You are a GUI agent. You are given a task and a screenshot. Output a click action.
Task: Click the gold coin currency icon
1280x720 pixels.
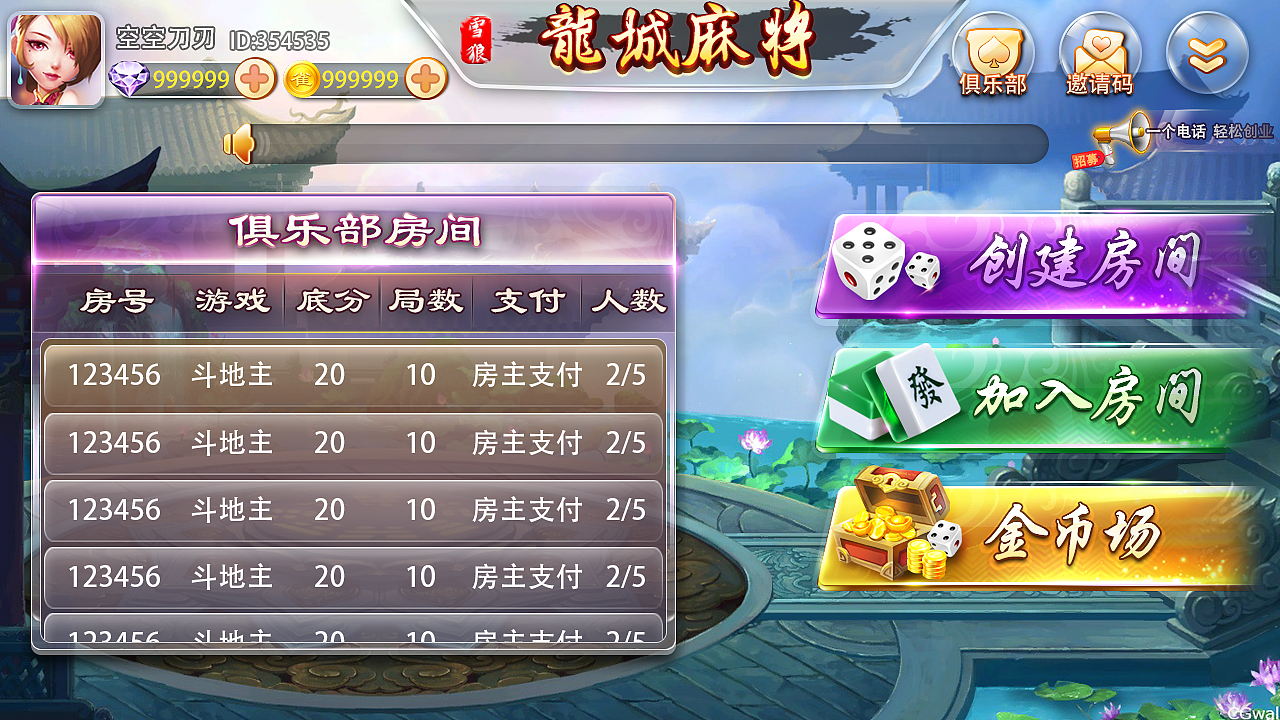pos(302,77)
